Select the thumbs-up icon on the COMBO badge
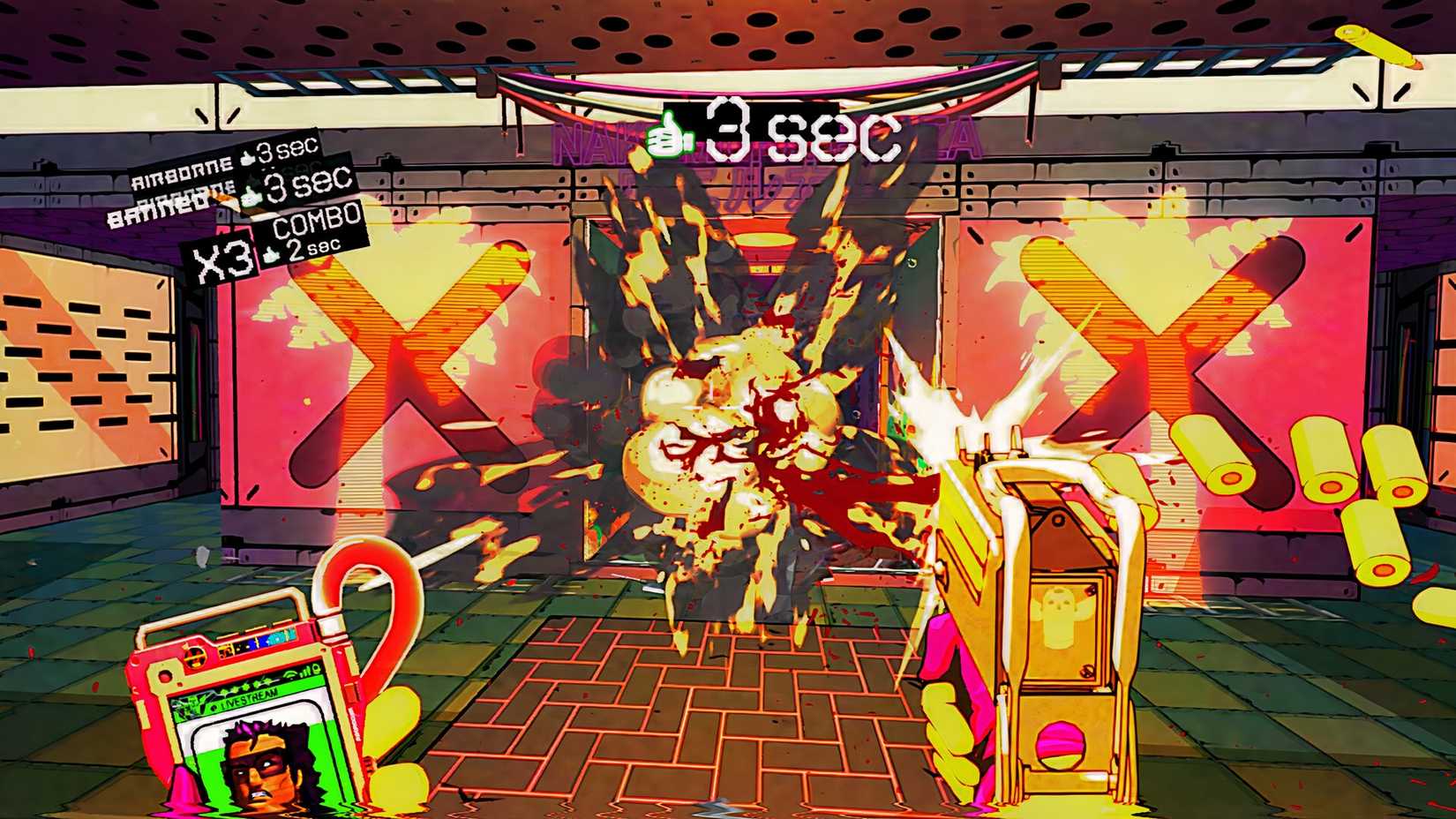This screenshot has width=1456, height=819. point(271,254)
